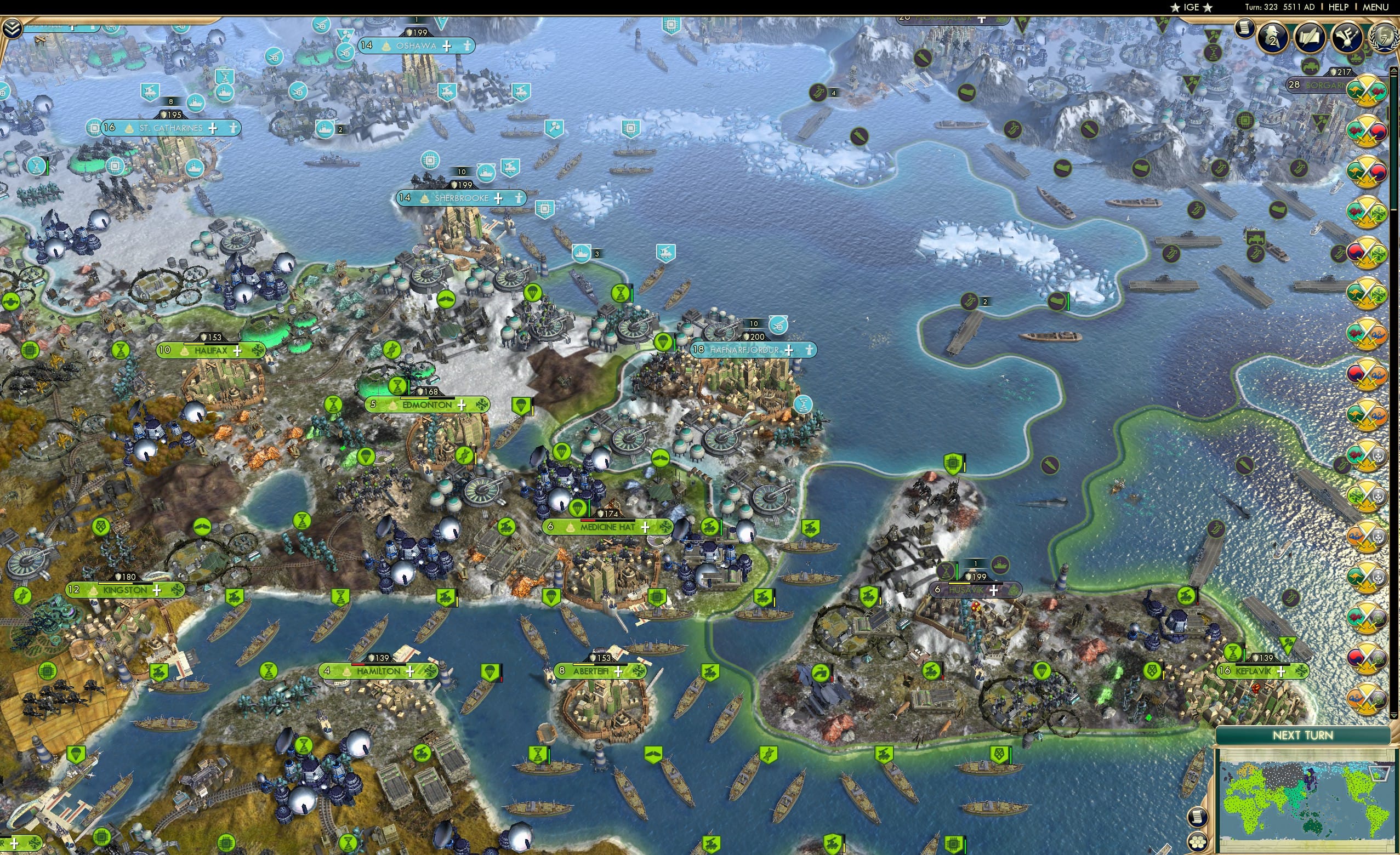Screen dimensions: 1400x855
Task: Select Hafnarfjordur's production icon on its banner
Action: tap(809, 351)
